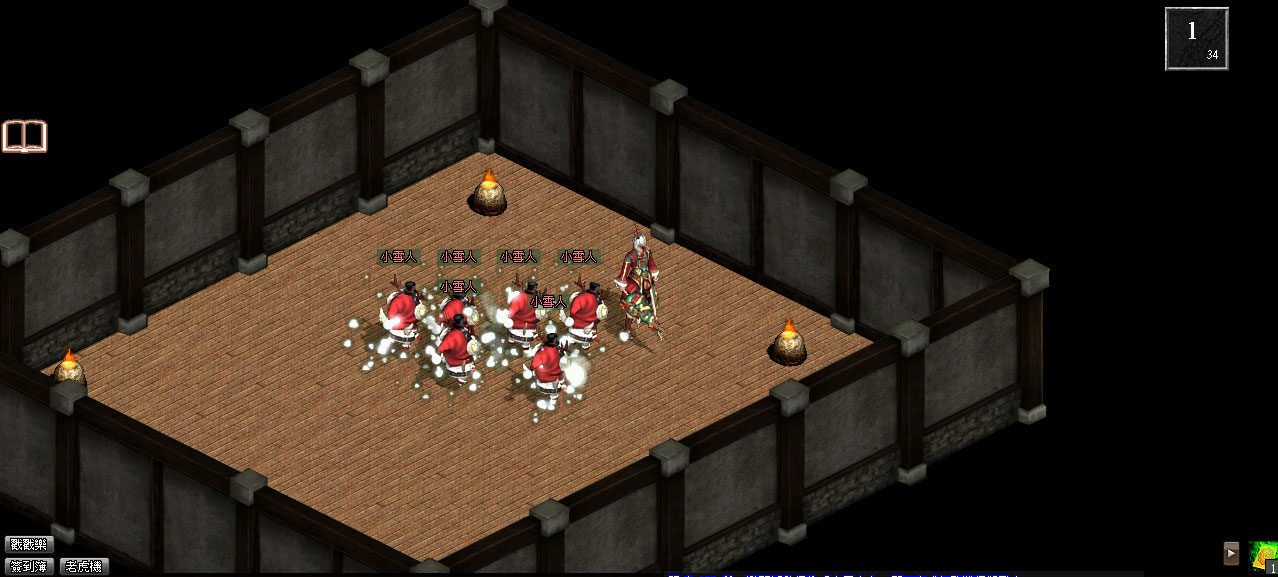Screen dimensions: 1278x577
Task: Launch the 老虎機 slot machine button
Action: click(84, 566)
